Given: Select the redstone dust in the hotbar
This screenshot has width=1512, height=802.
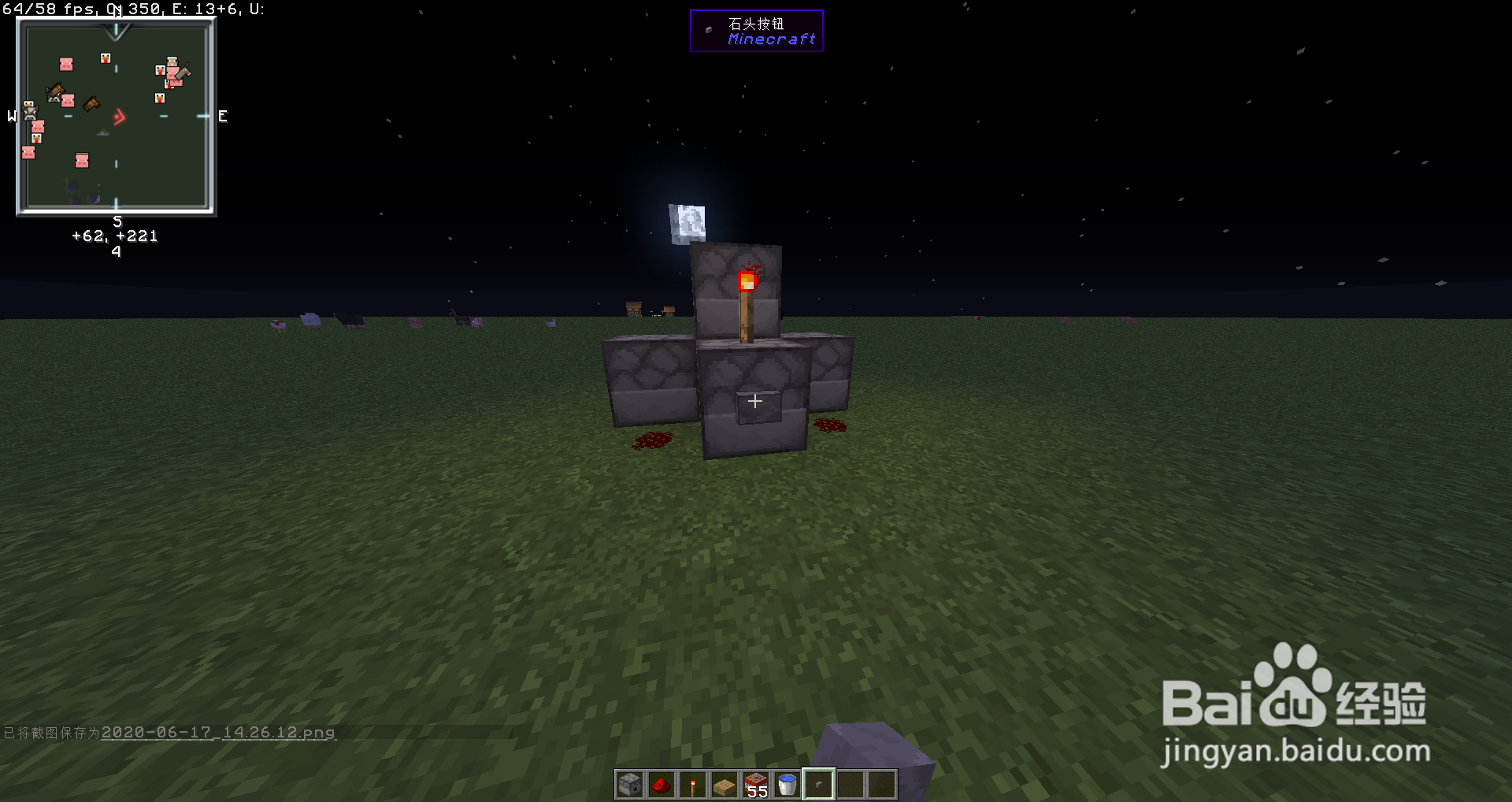Looking at the screenshot, I should click(660, 785).
